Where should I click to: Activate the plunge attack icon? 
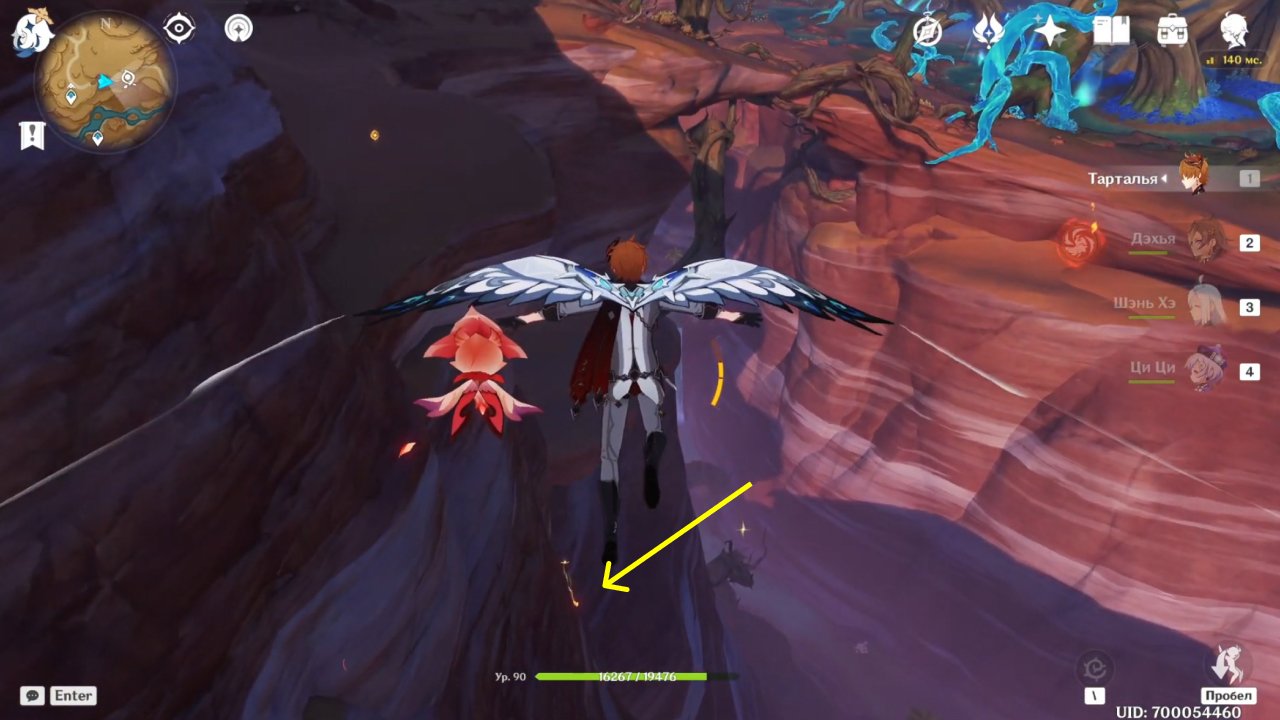click(1228, 662)
